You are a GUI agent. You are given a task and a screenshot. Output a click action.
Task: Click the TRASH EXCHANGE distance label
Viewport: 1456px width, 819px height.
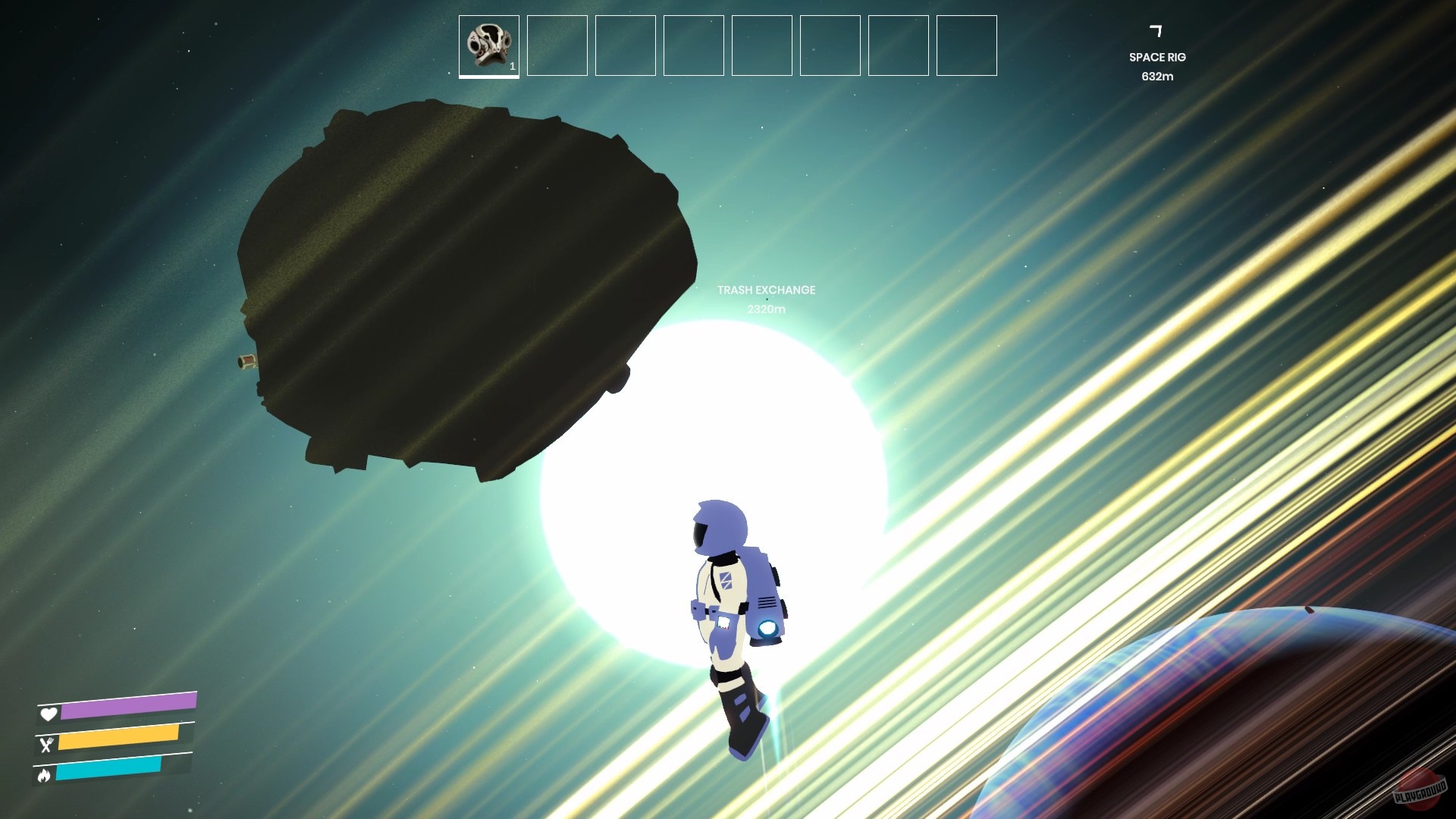[x=766, y=309]
